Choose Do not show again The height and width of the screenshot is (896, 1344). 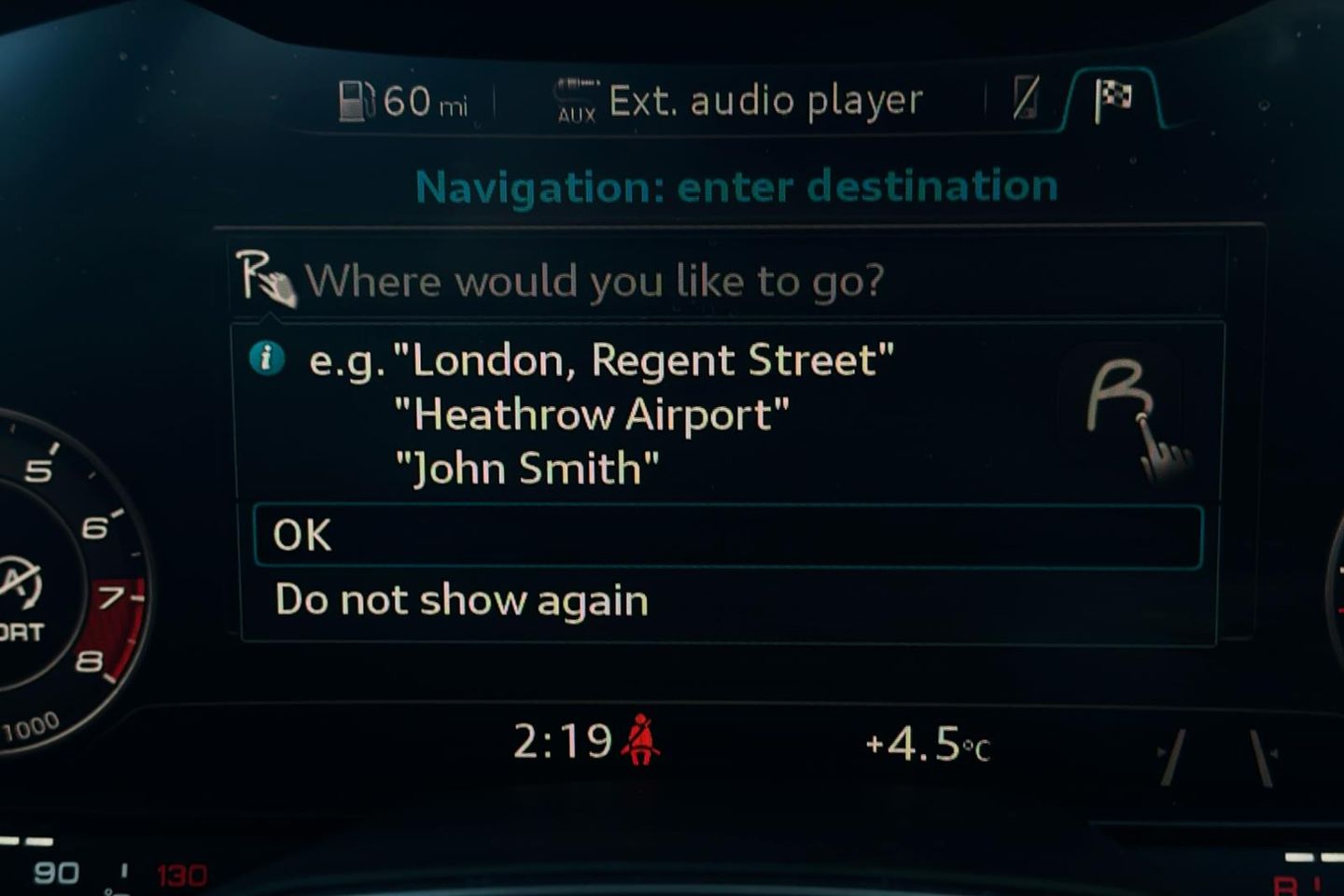(727, 600)
